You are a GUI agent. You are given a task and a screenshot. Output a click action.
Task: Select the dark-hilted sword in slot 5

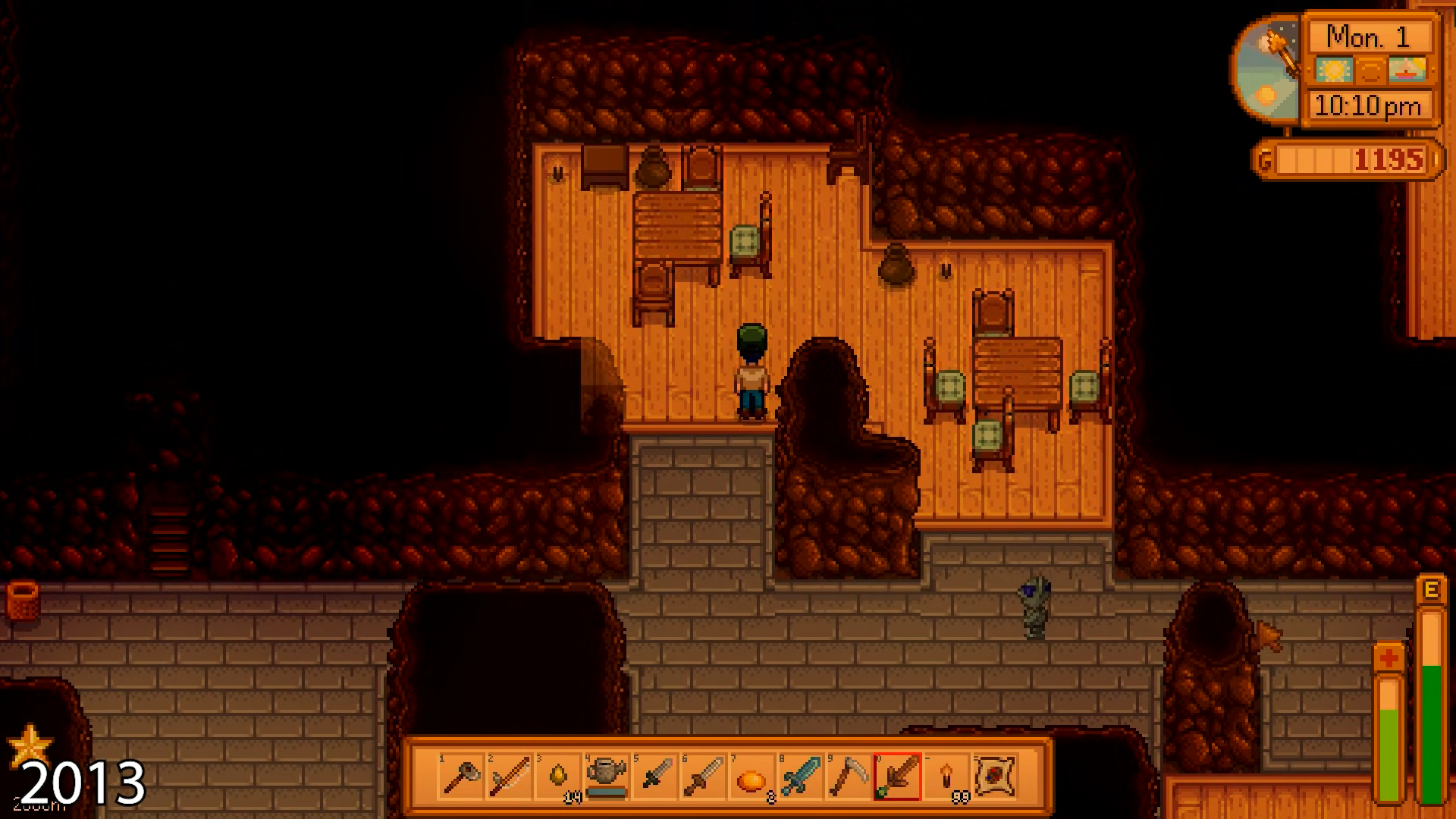click(655, 777)
